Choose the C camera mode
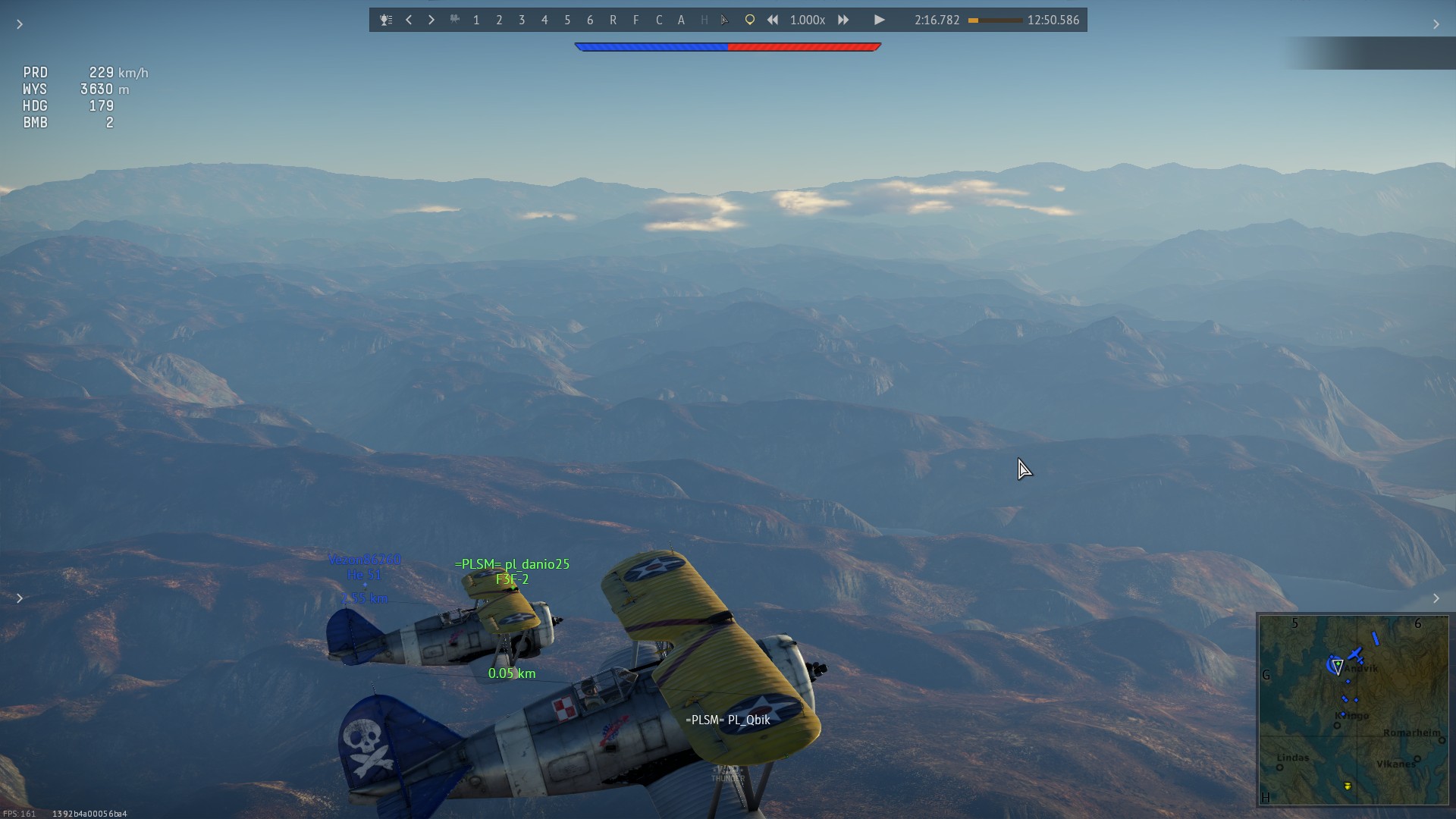Screen dimensions: 1456x819 pos(658,20)
